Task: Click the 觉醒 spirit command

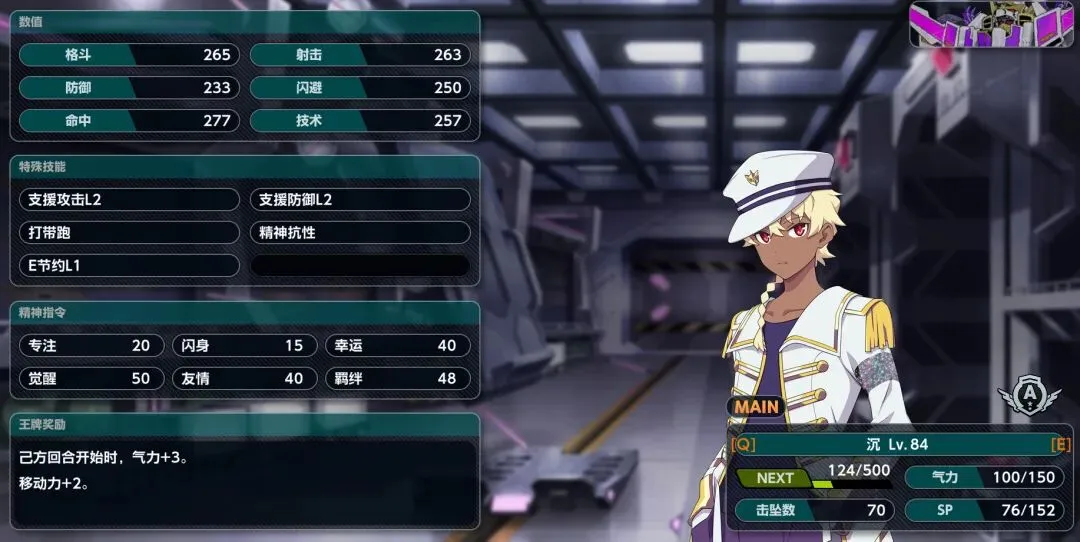Action: pos(90,379)
